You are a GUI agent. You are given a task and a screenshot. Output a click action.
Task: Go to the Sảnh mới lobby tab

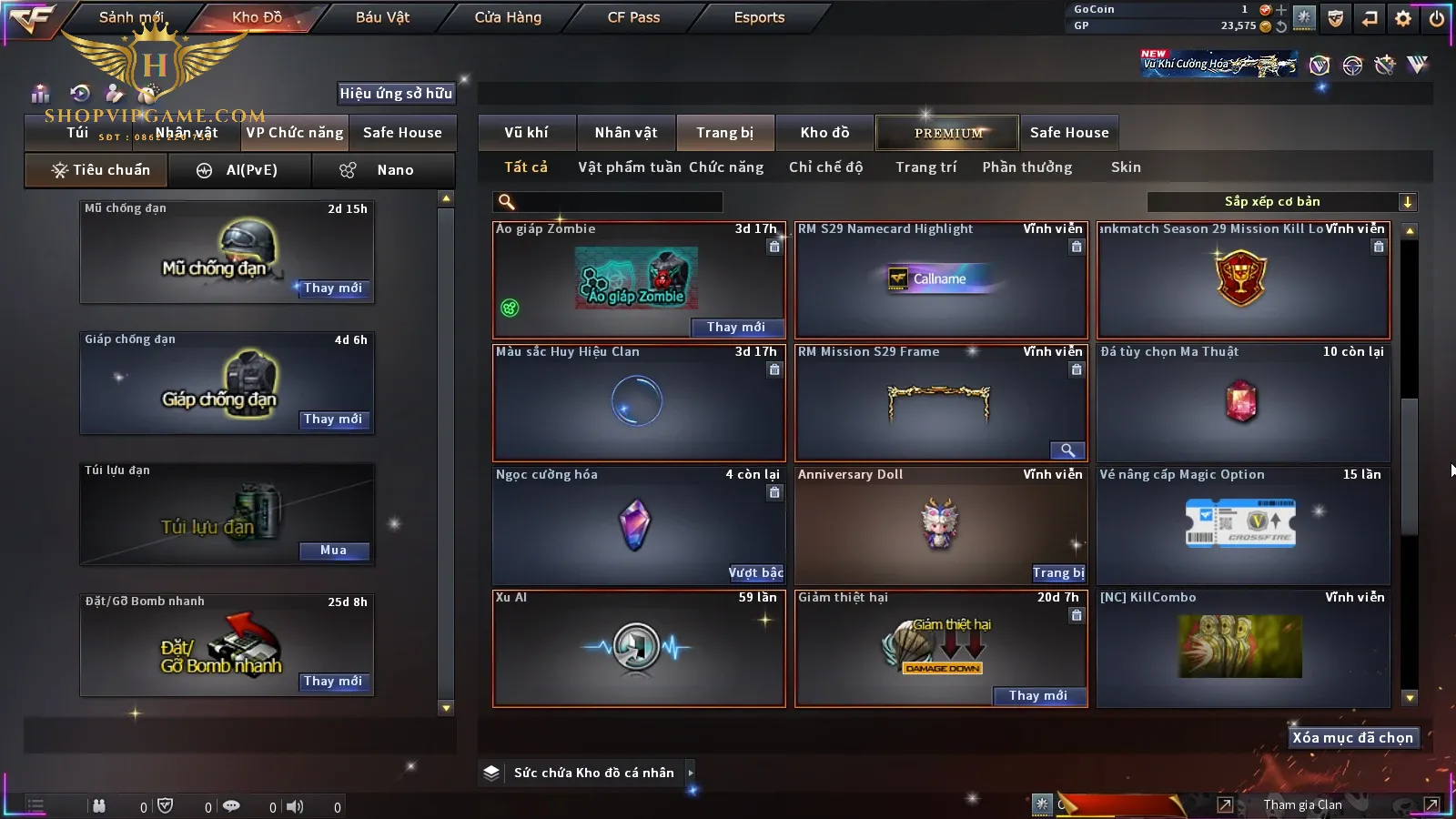pos(131,17)
